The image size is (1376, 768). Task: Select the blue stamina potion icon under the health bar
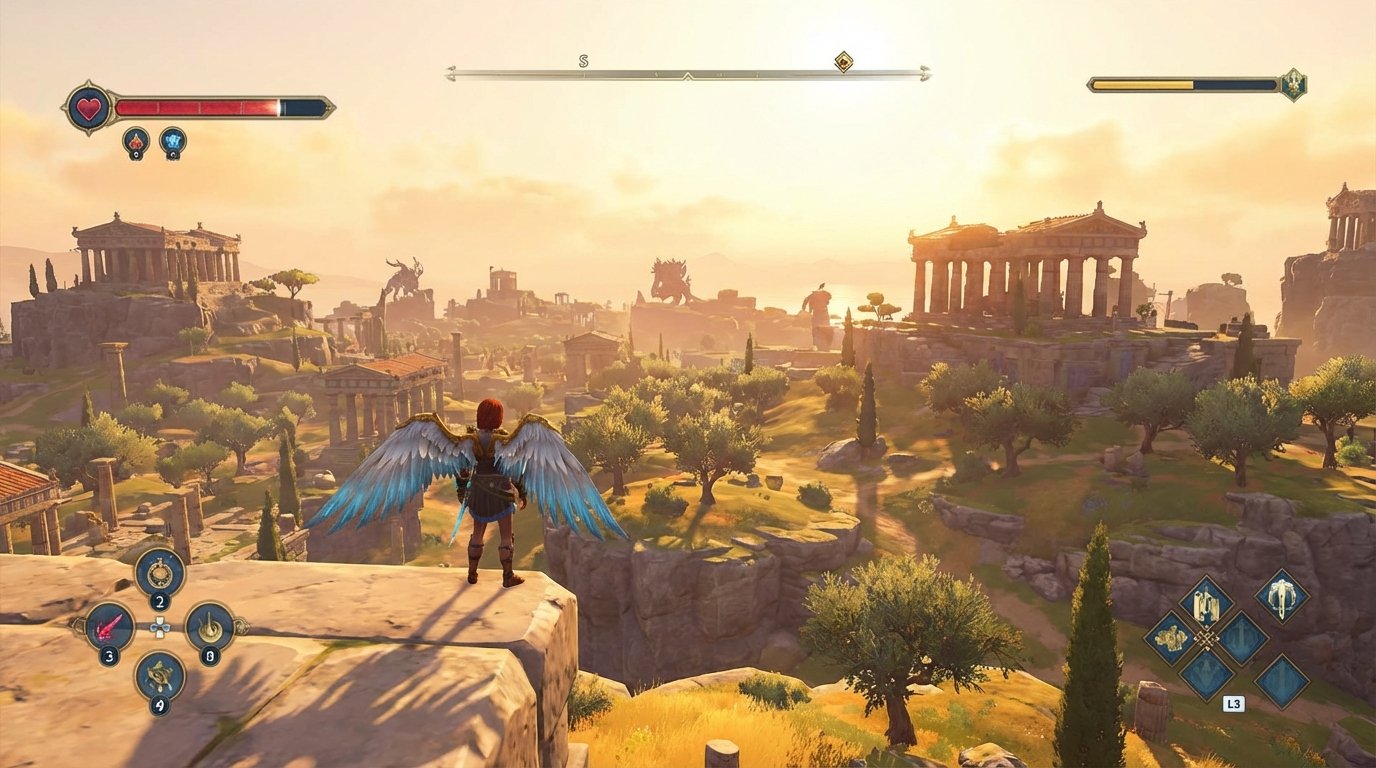coord(172,142)
